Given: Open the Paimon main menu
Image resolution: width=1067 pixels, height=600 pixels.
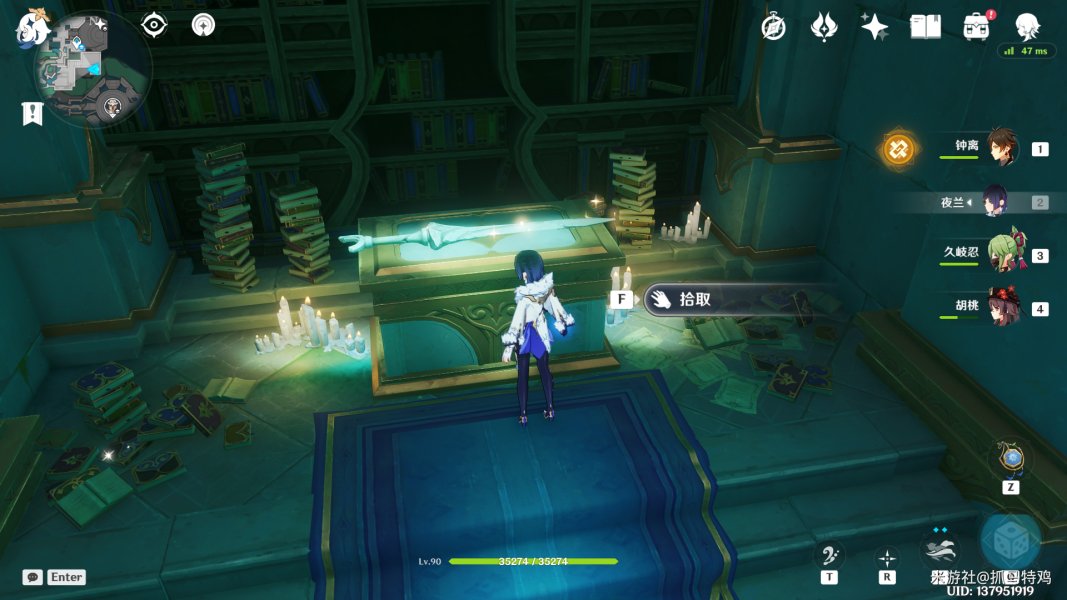Looking at the screenshot, I should point(30,28).
